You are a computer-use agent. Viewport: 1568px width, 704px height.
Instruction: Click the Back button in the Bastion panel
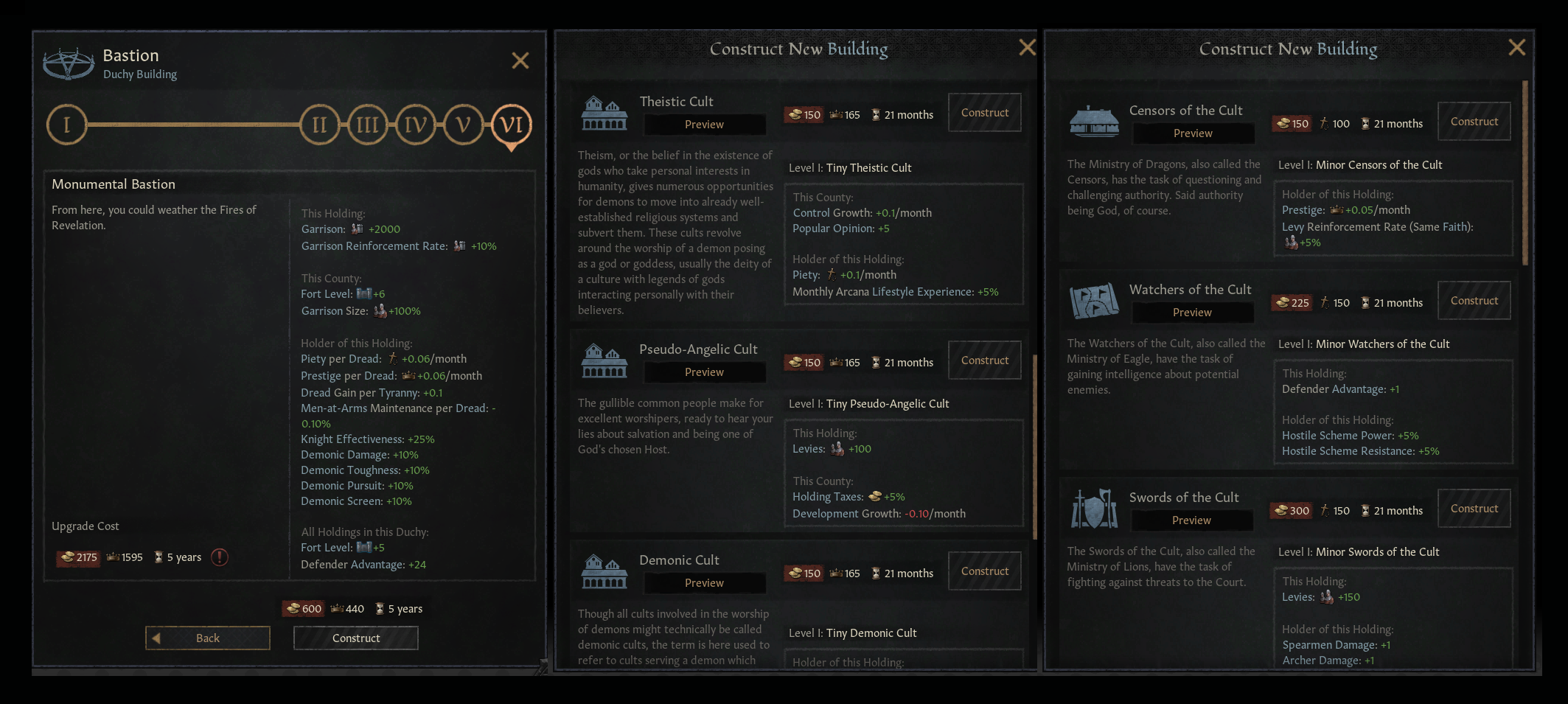click(206, 638)
